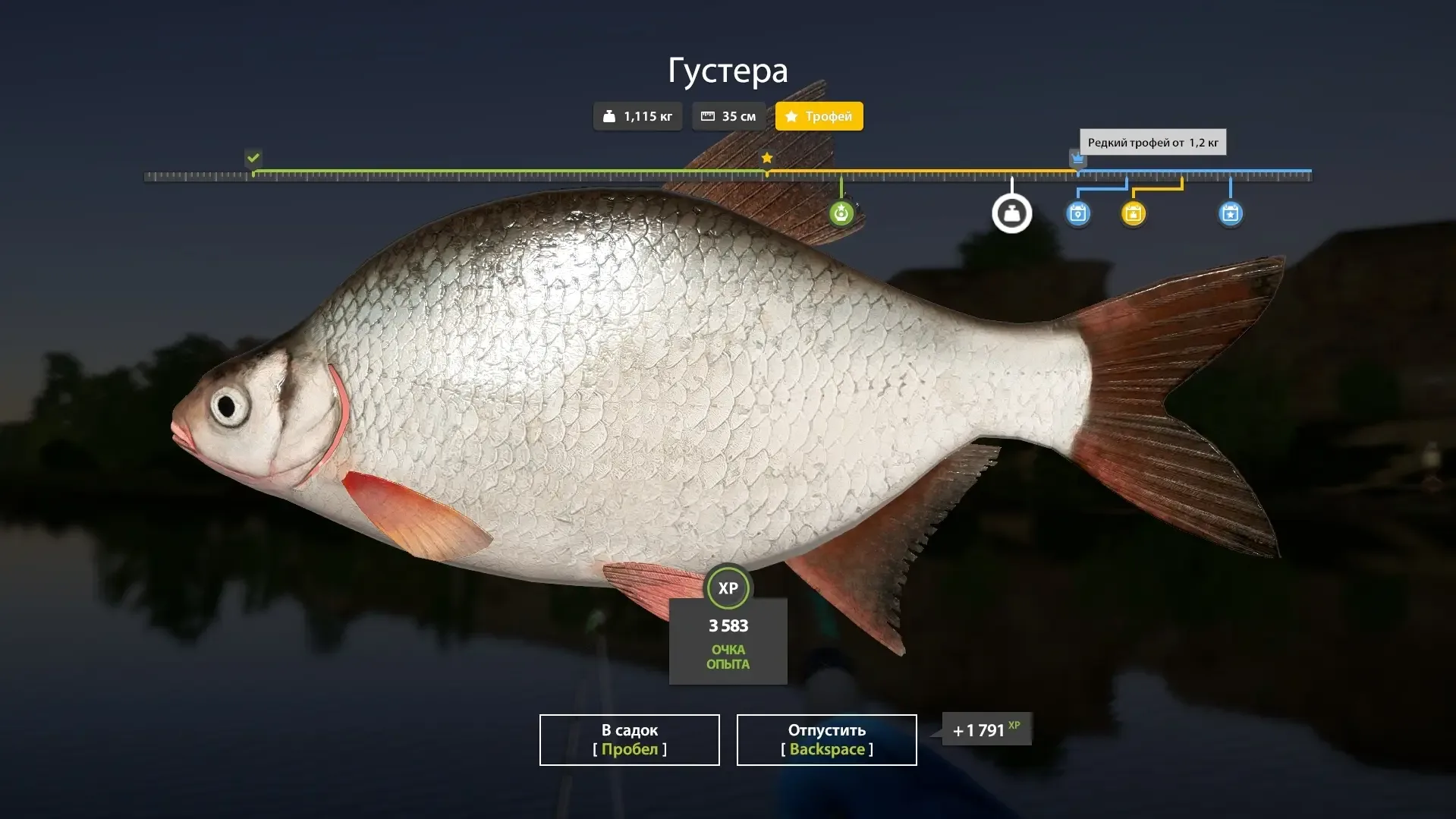Click the yellow star trophy threshold marker
1456x819 pixels.
pos(767,158)
